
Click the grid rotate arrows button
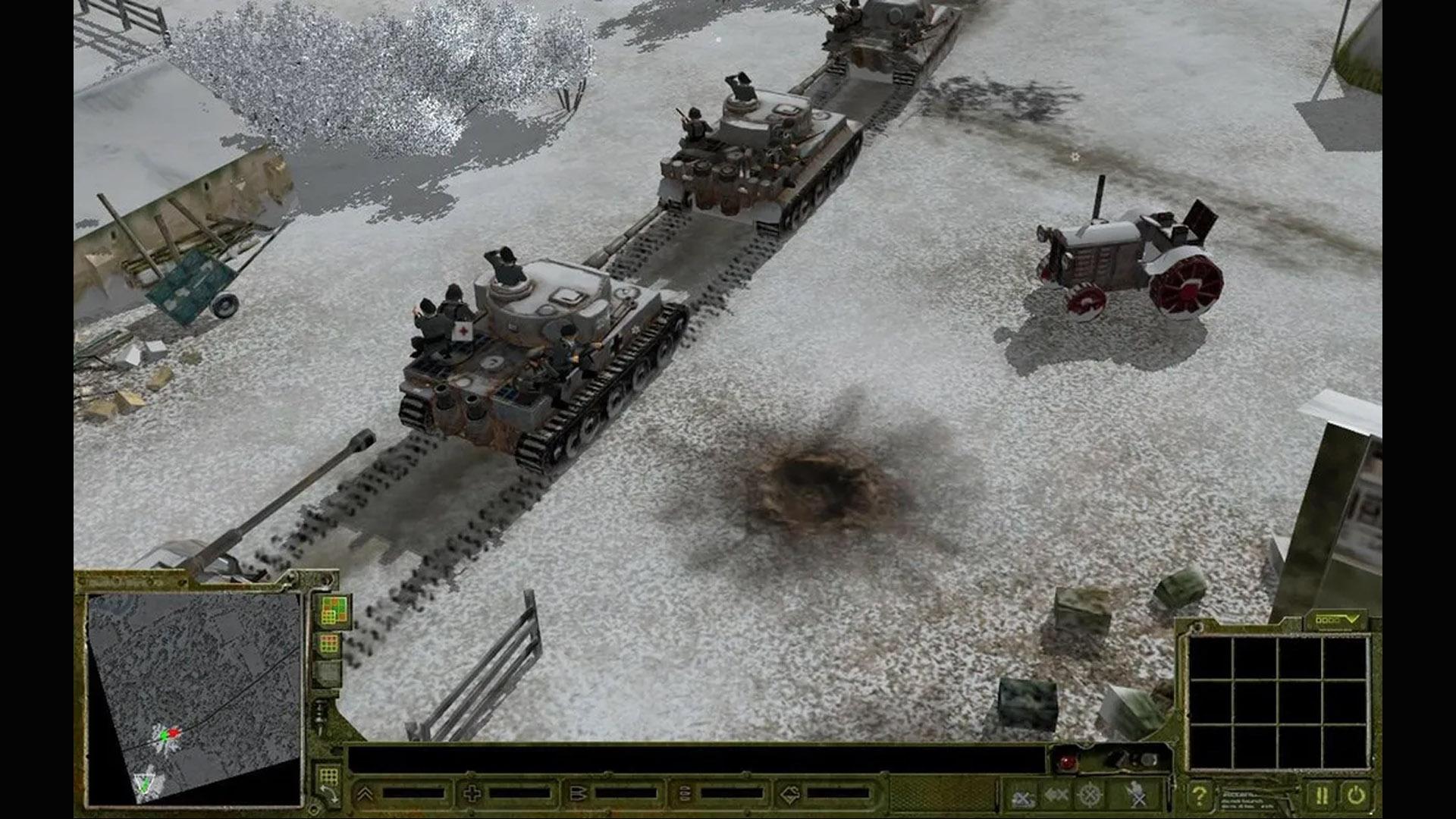point(328,784)
